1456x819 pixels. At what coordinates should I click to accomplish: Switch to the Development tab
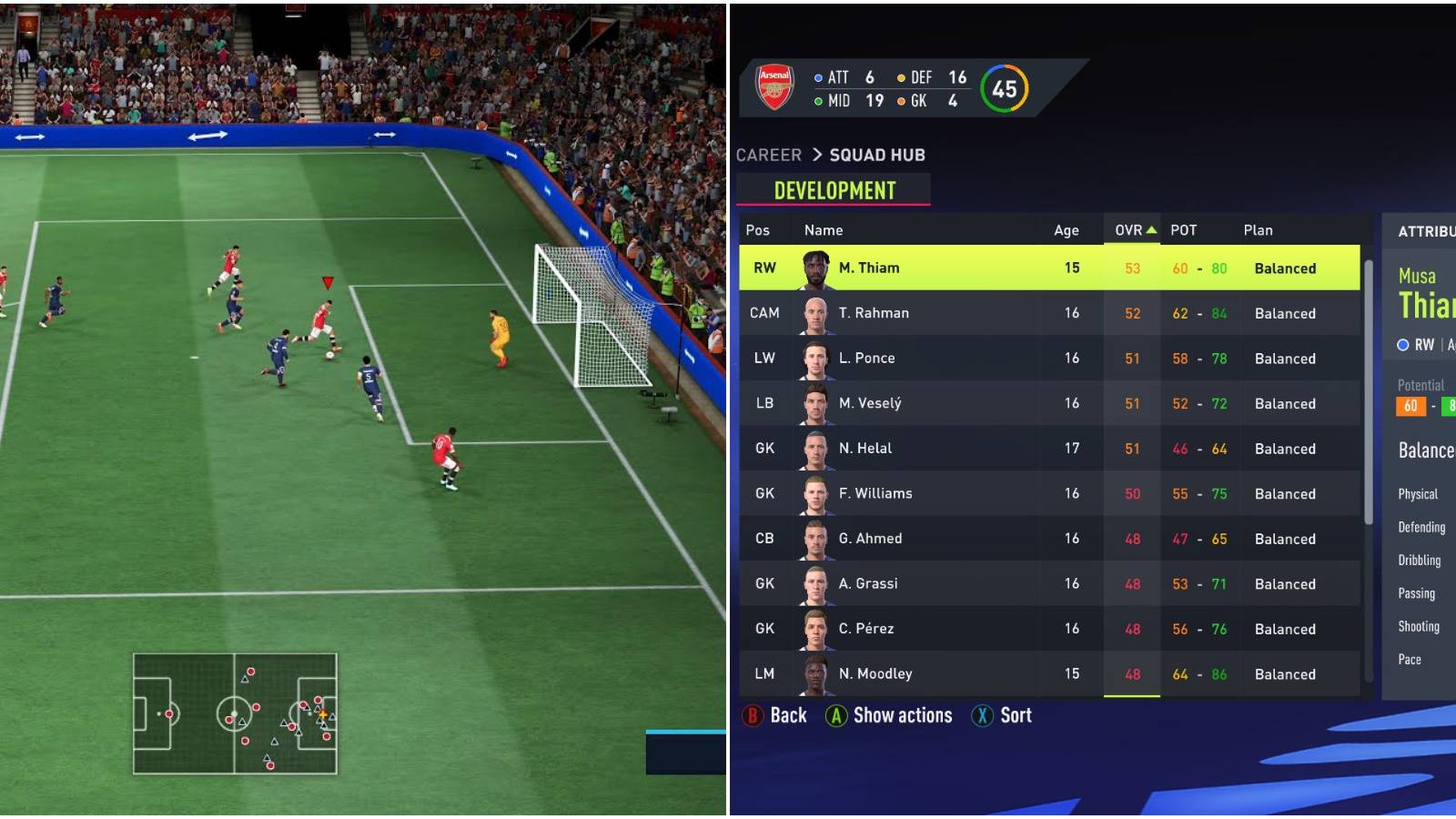pyautogui.click(x=834, y=190)
